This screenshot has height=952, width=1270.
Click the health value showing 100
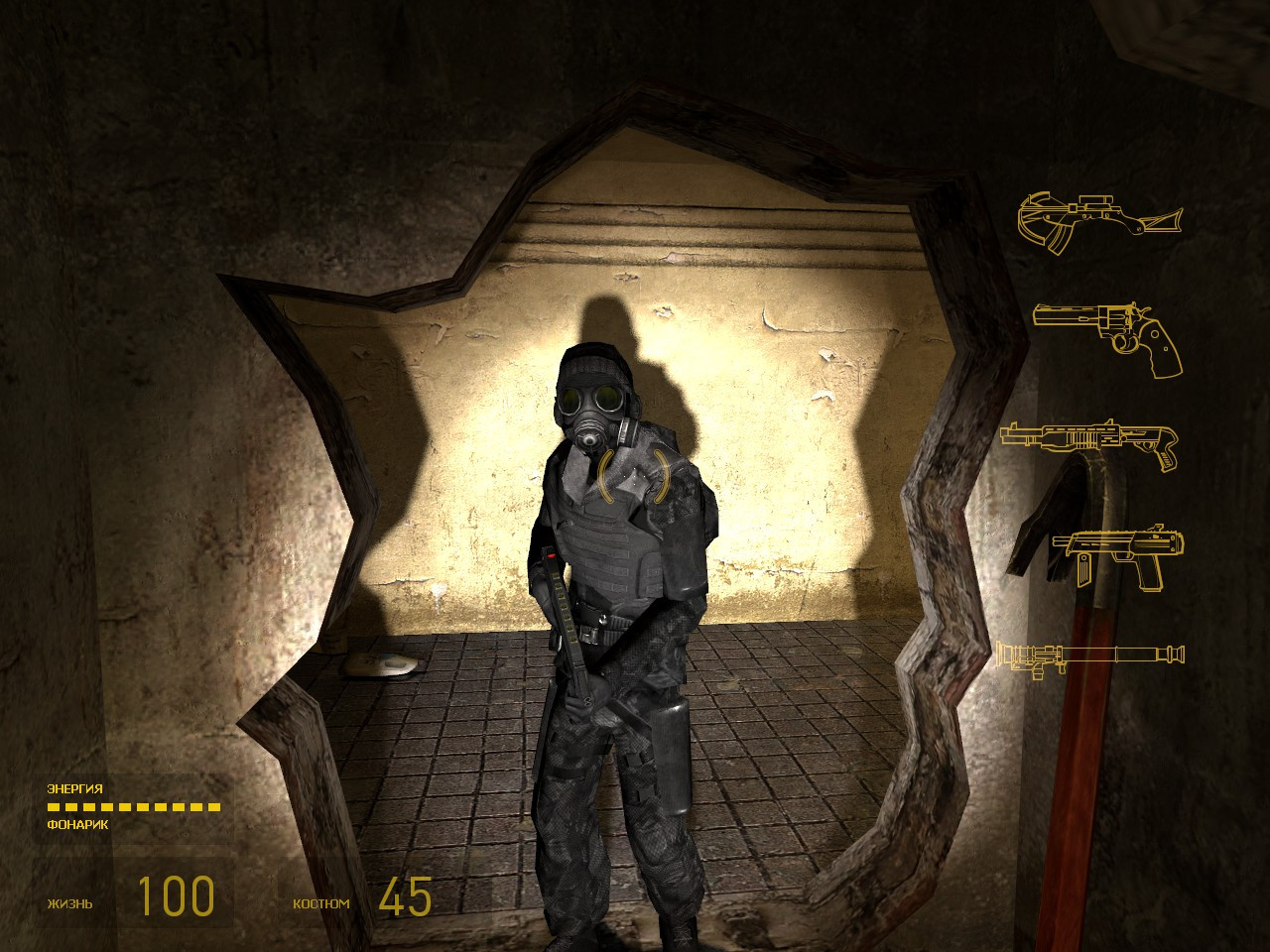(x=174, y=895)
